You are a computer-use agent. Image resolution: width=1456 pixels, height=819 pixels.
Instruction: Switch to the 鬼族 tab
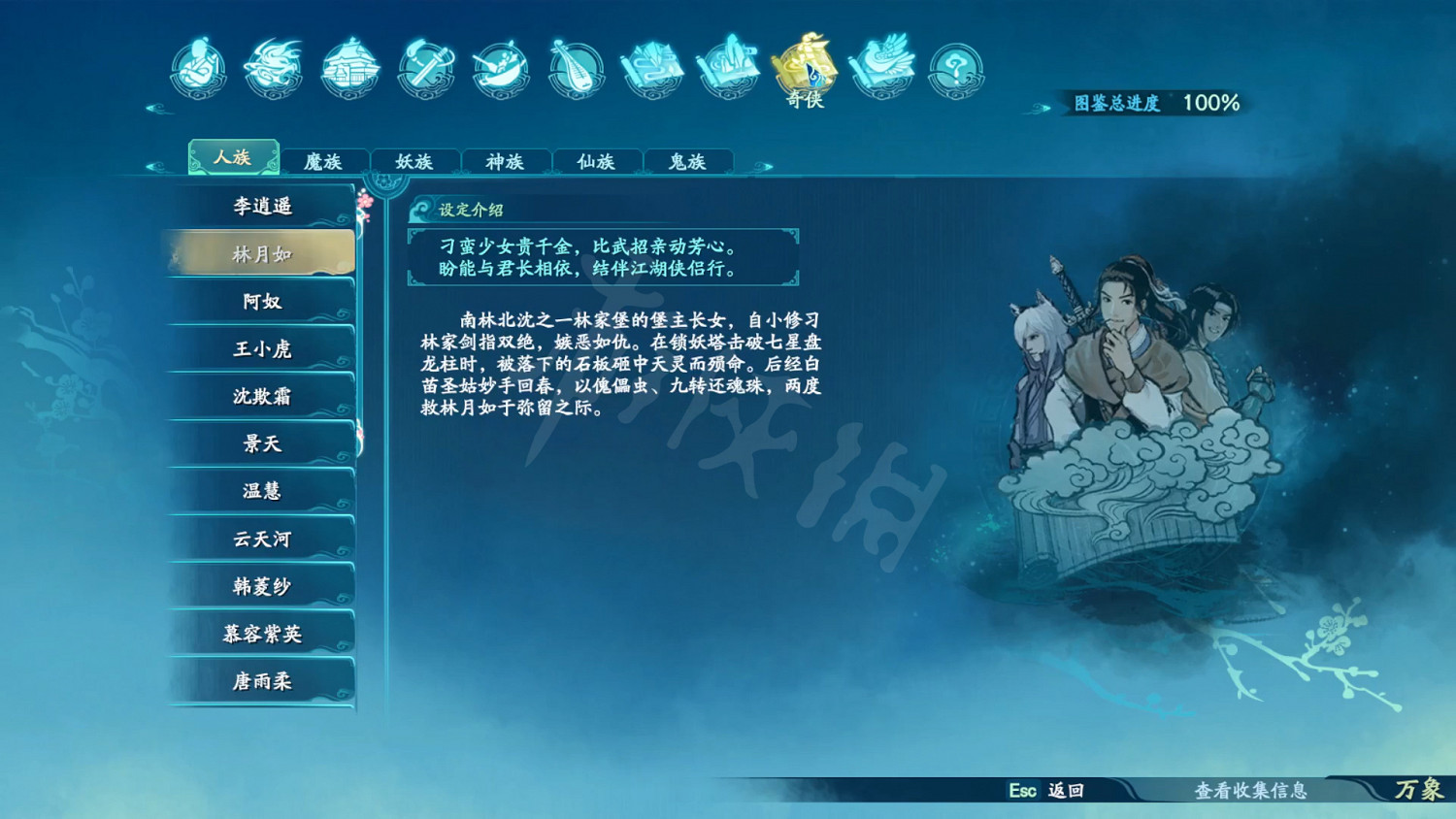click(687, 162)
